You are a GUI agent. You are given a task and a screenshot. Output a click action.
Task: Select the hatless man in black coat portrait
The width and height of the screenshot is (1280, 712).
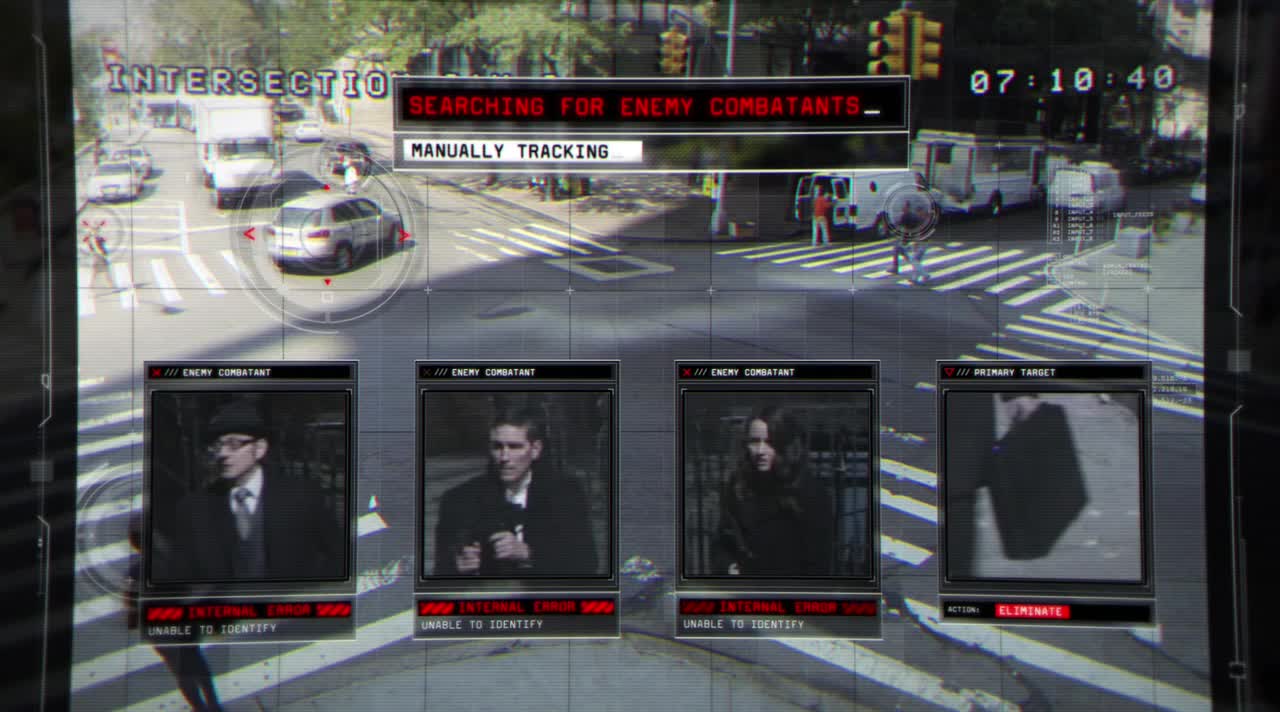coord(516,484)
